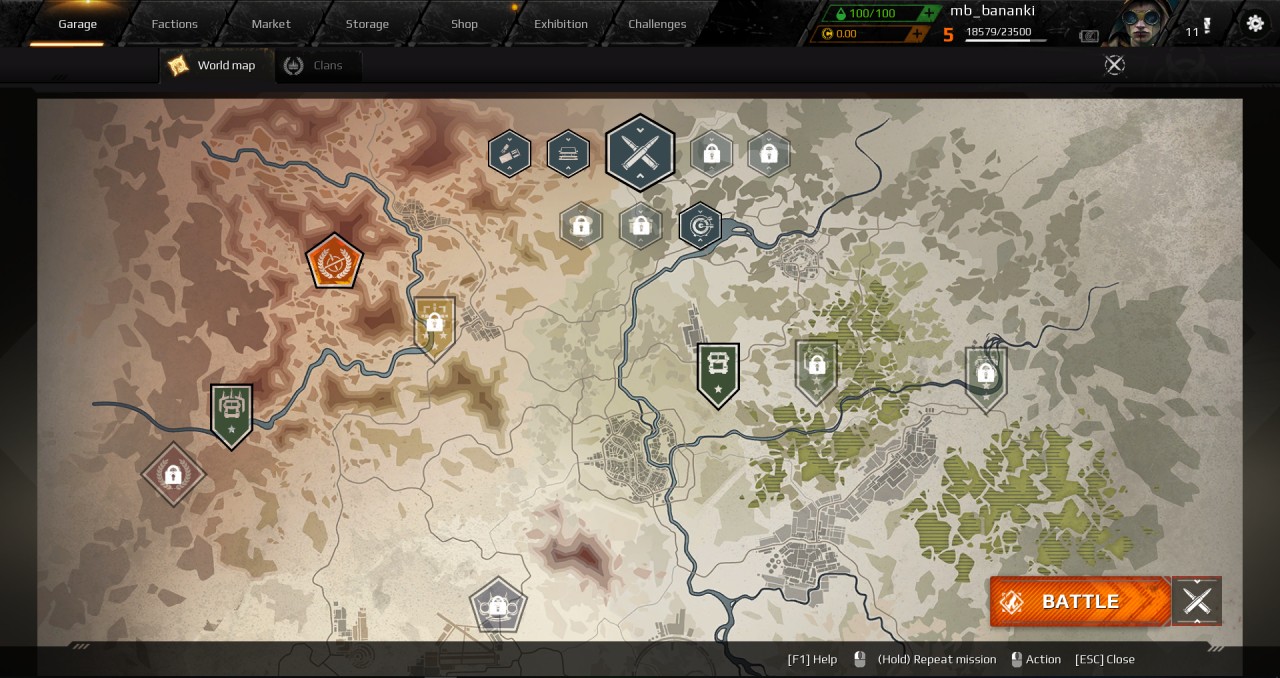The image size is (1280, 678).
Task: Add fuel with the green plus button
Action: pos(930,13)
